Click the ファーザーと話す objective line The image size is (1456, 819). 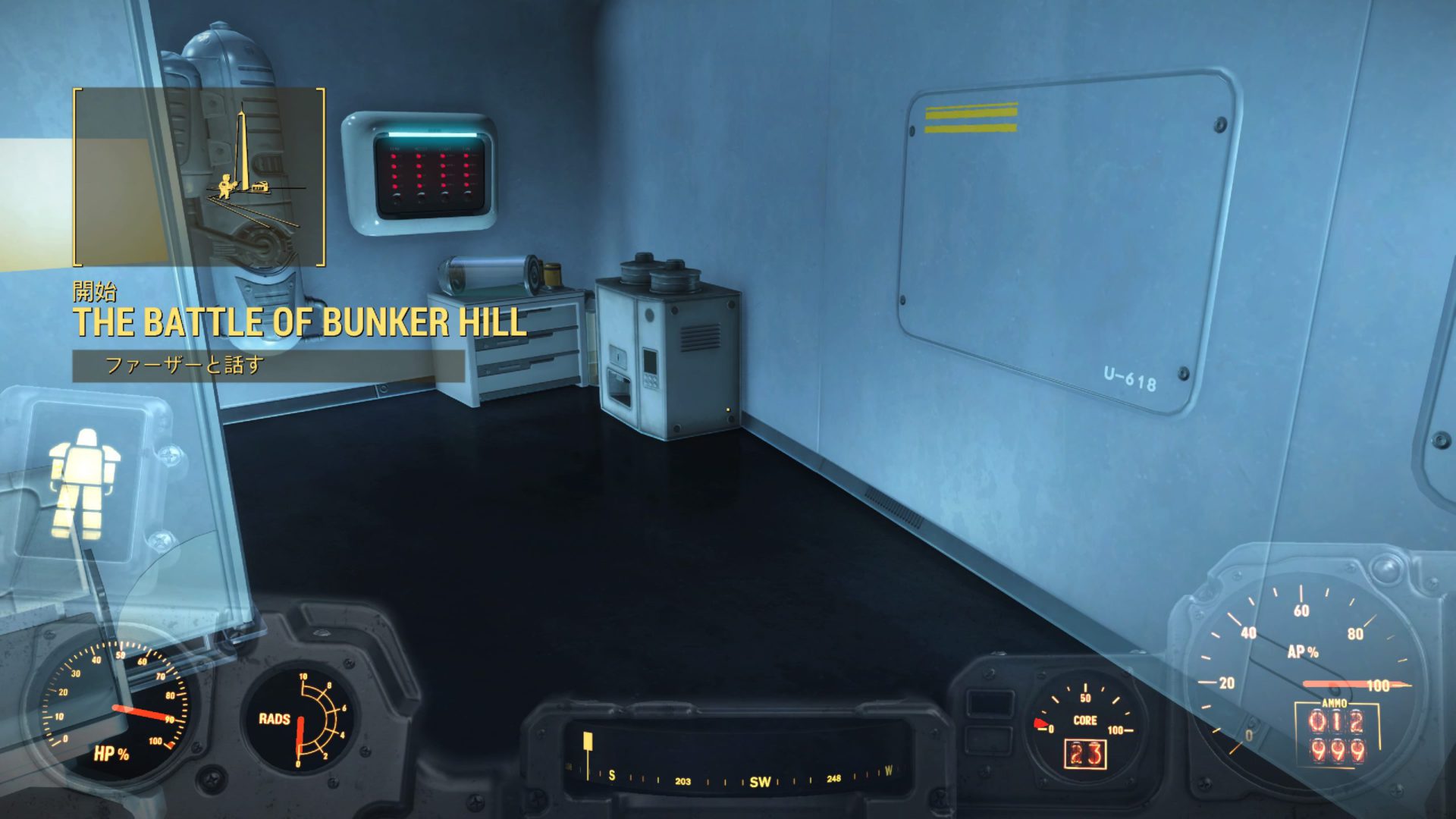point(184,366)
